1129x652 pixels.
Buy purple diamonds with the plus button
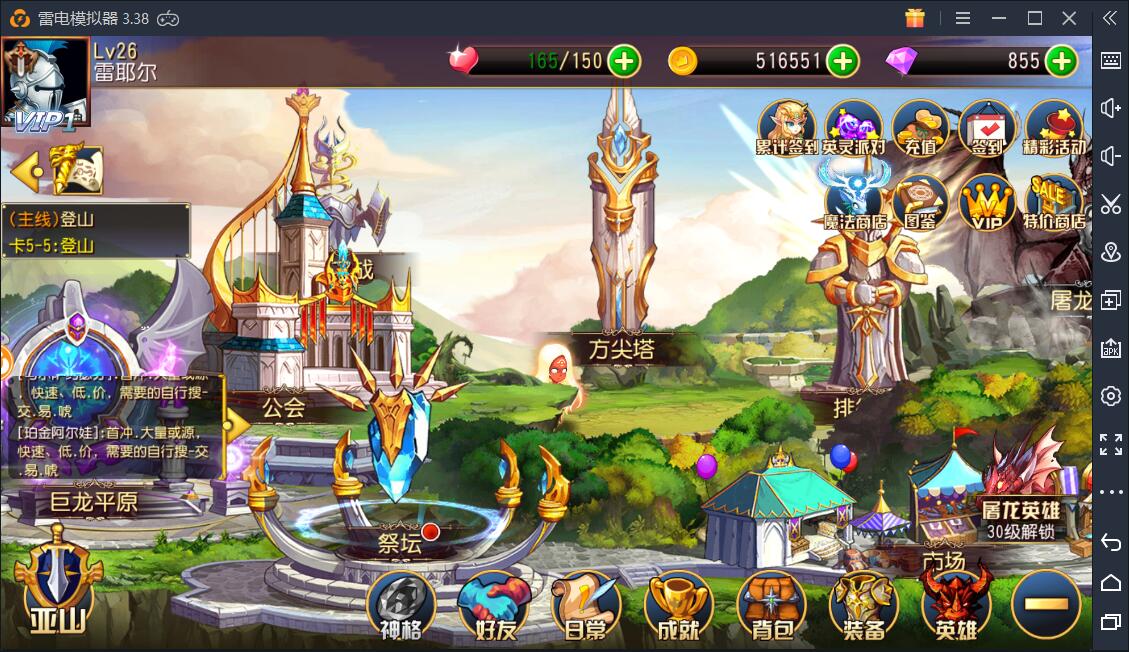(1061, 61)
